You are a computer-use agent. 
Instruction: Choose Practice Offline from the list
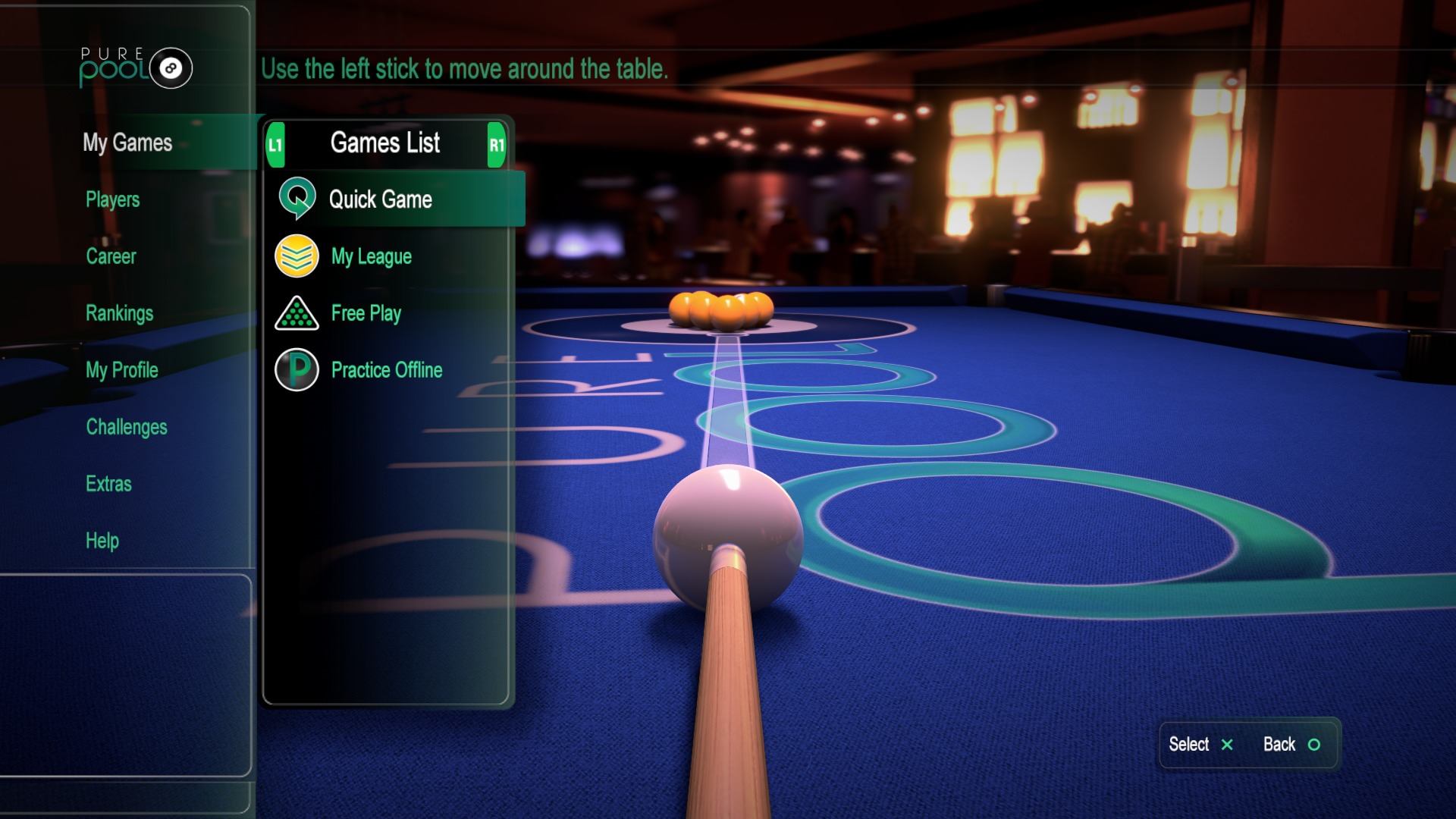[385, 370]
